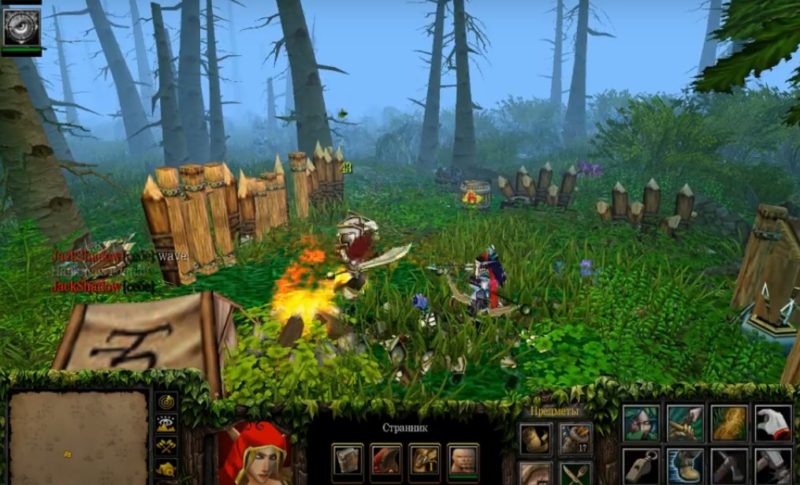Activate the green hooded figure ability
800x485 pixels.
641,422
